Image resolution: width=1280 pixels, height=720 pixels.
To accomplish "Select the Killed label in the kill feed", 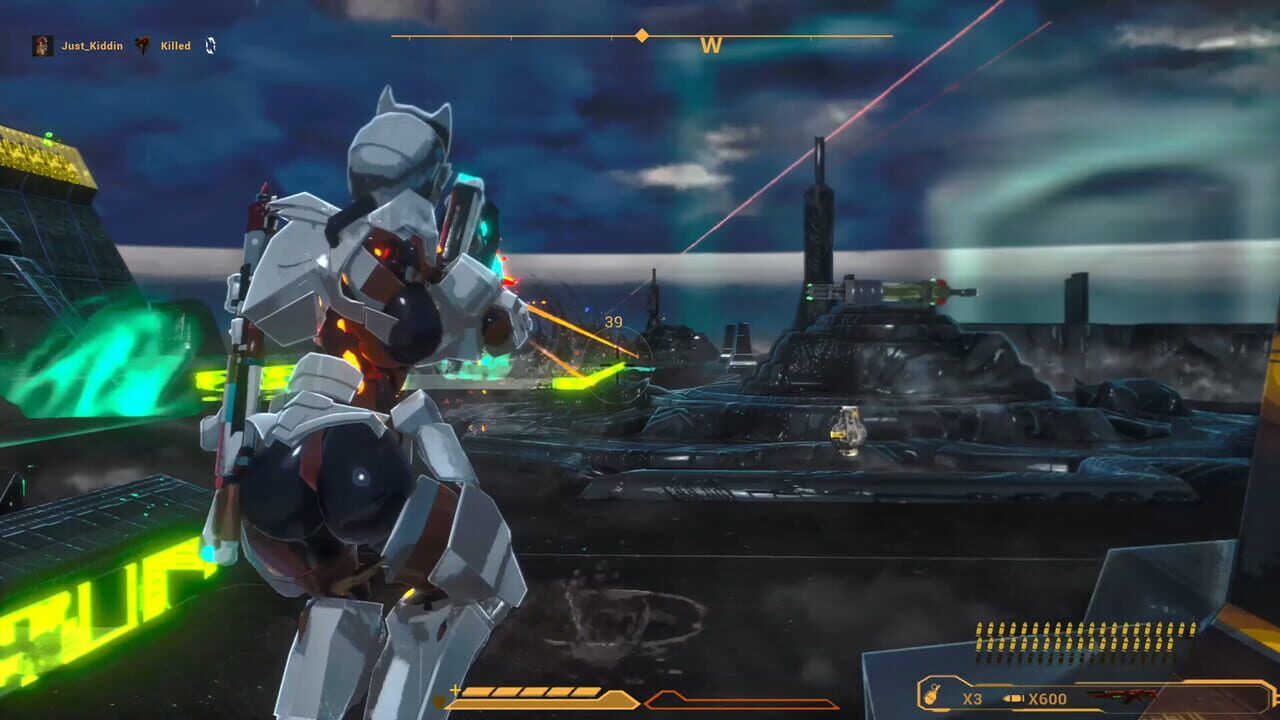I will (x=176, y=45).
